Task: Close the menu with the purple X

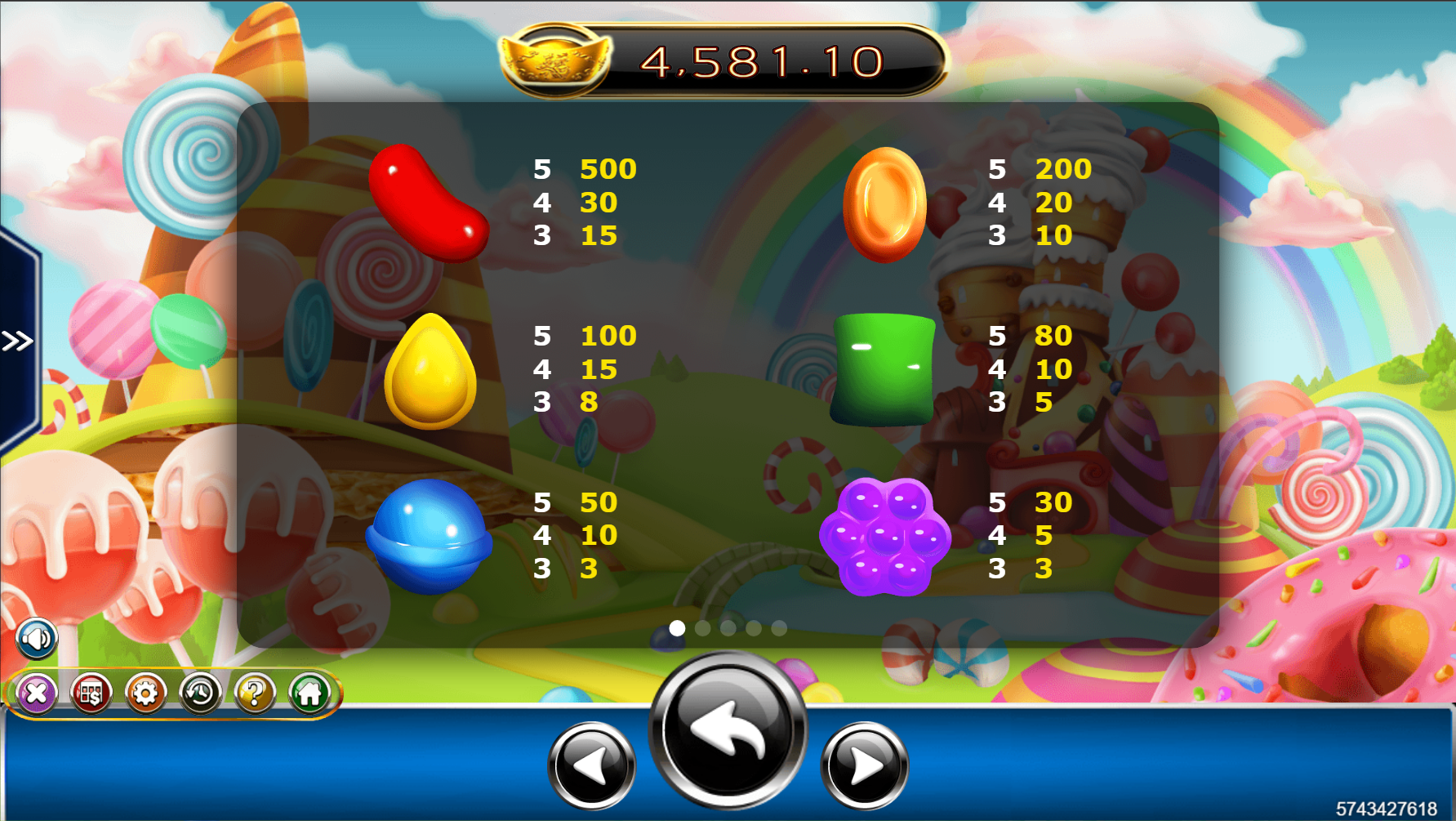Action: click(37, 694)
